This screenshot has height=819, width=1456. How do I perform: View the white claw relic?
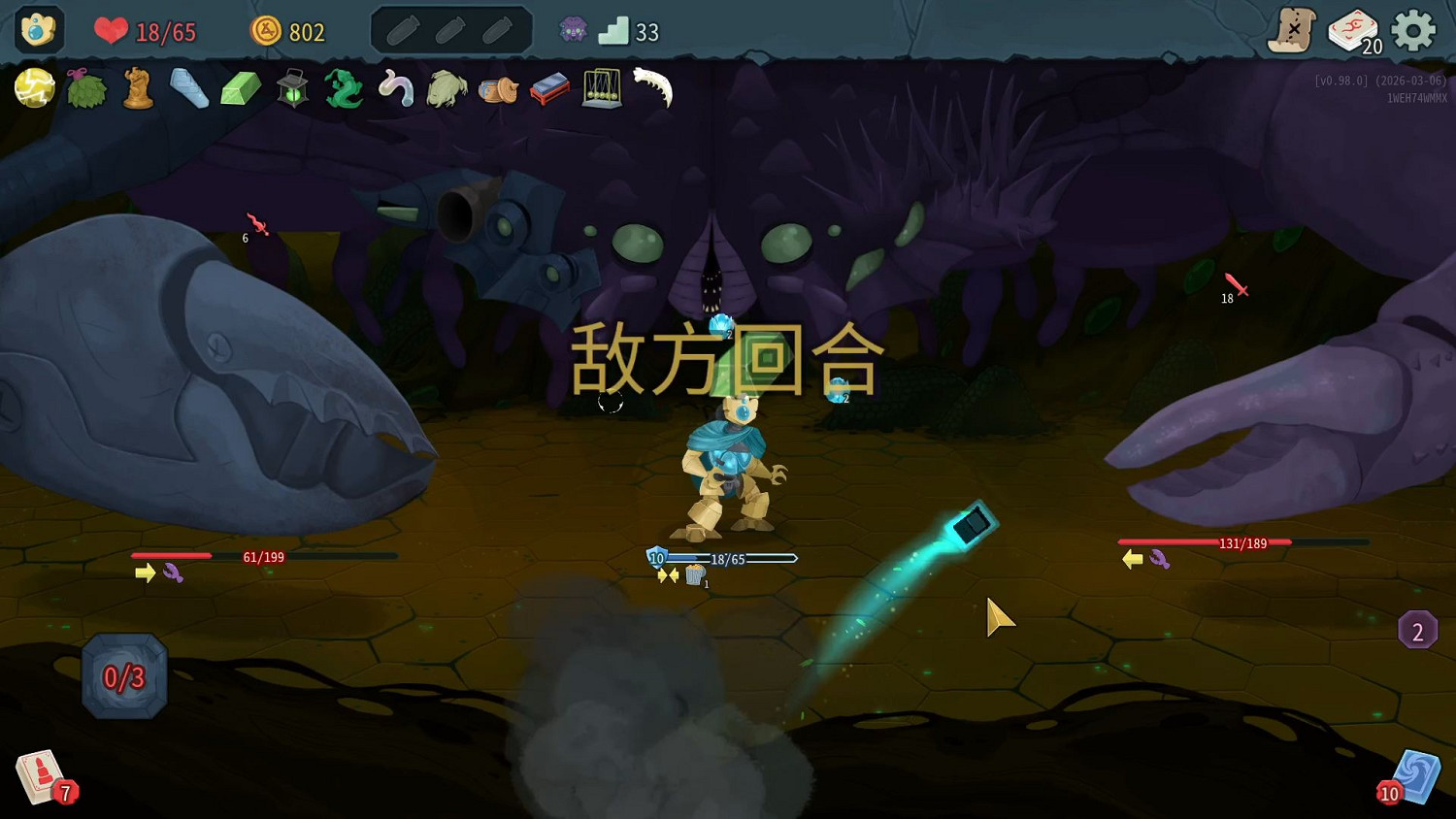tap(654, 88)
